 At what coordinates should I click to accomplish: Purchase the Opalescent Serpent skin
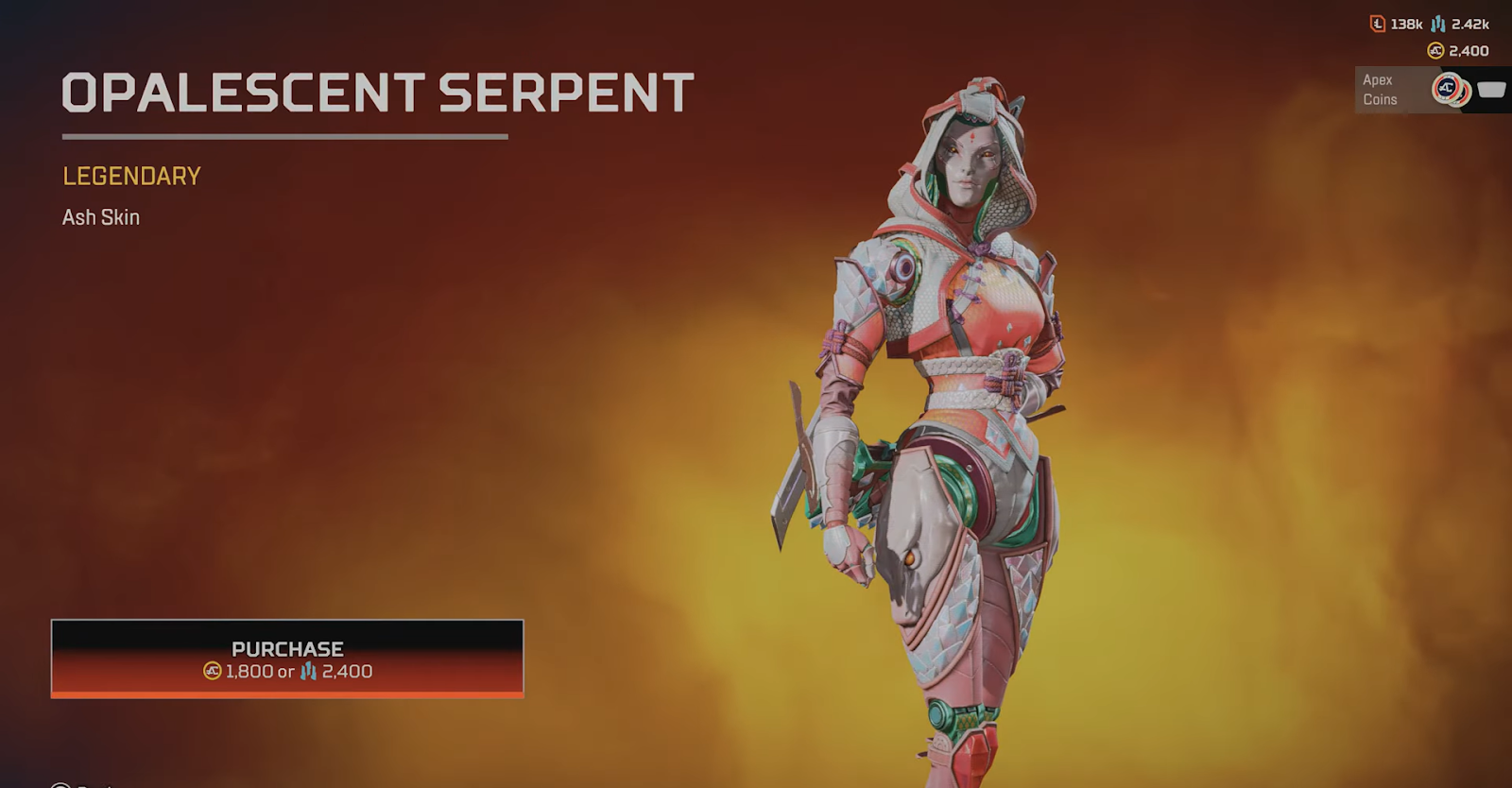[x=287, y=659]
